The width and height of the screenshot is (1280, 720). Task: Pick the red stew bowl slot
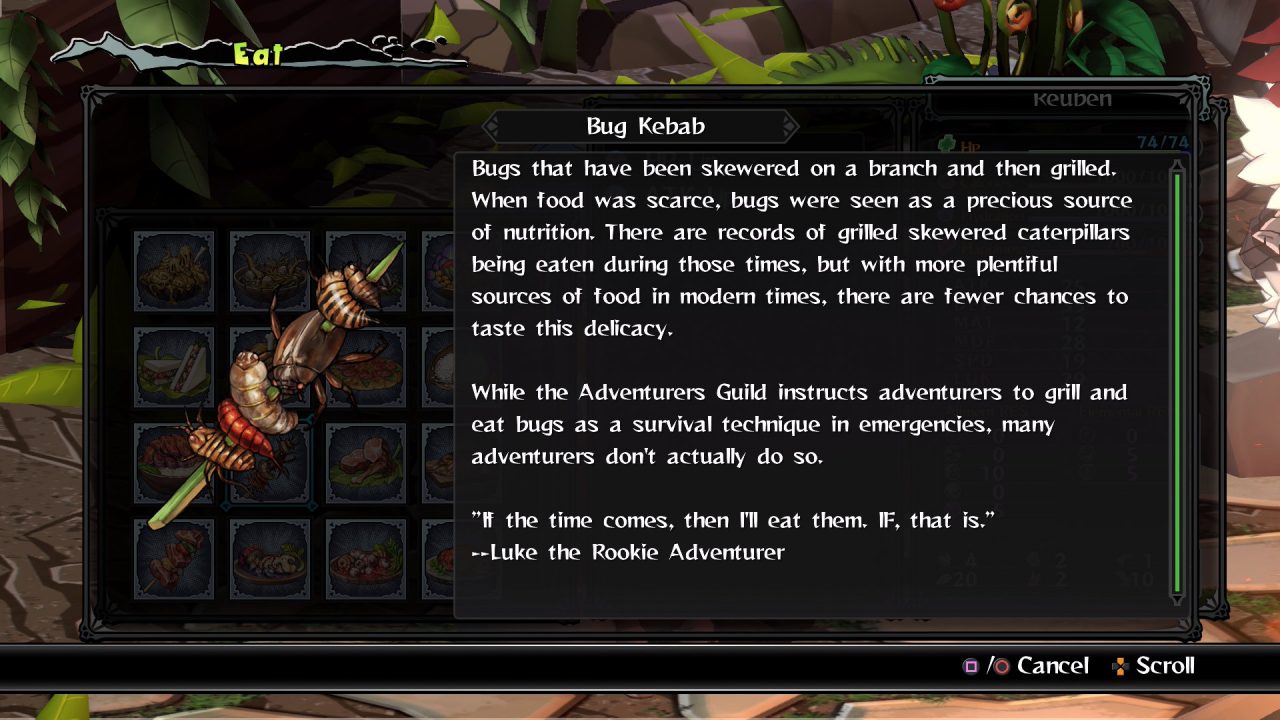366,559
